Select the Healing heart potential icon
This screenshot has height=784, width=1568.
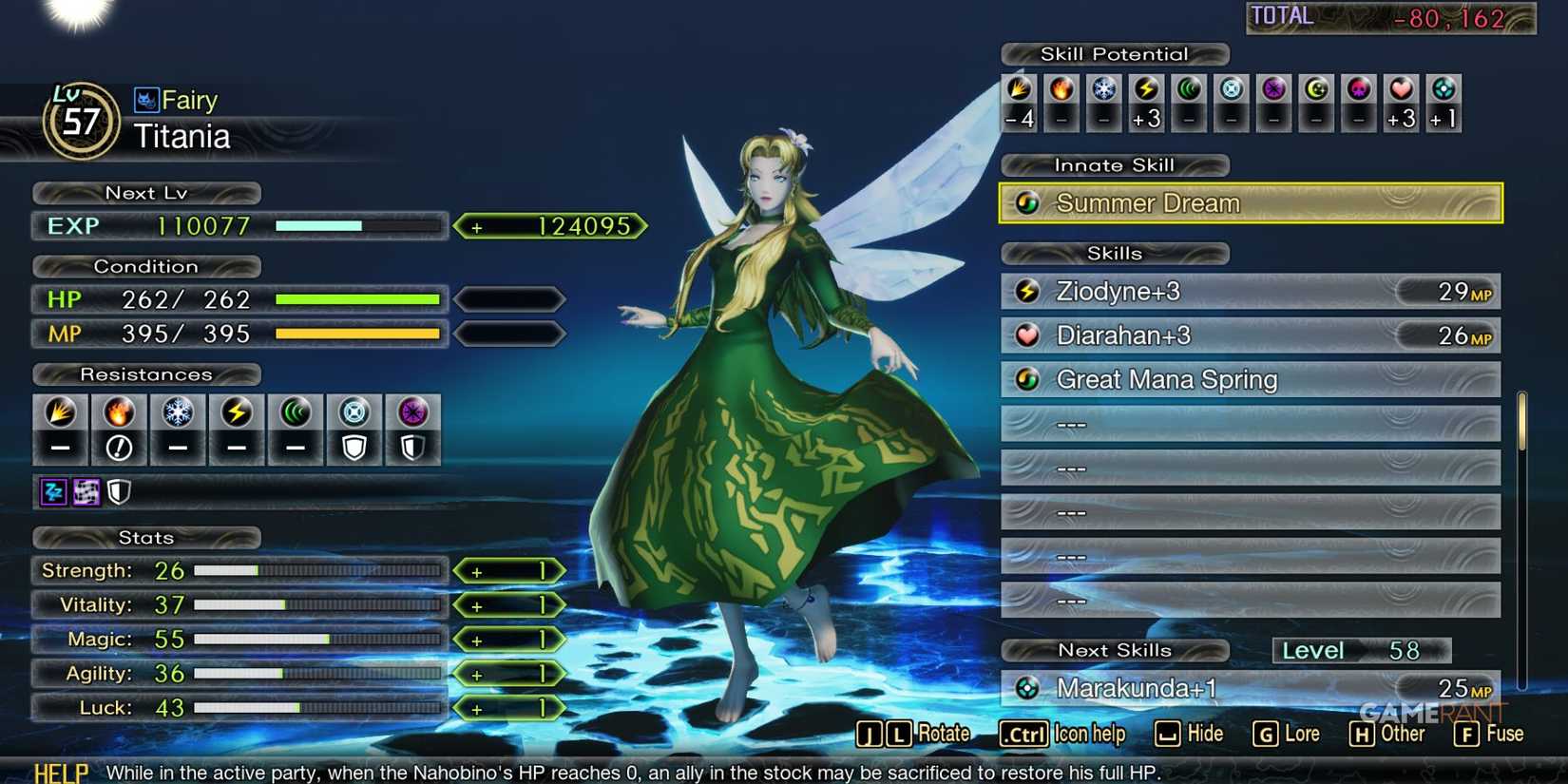(x=1402, y=92)
